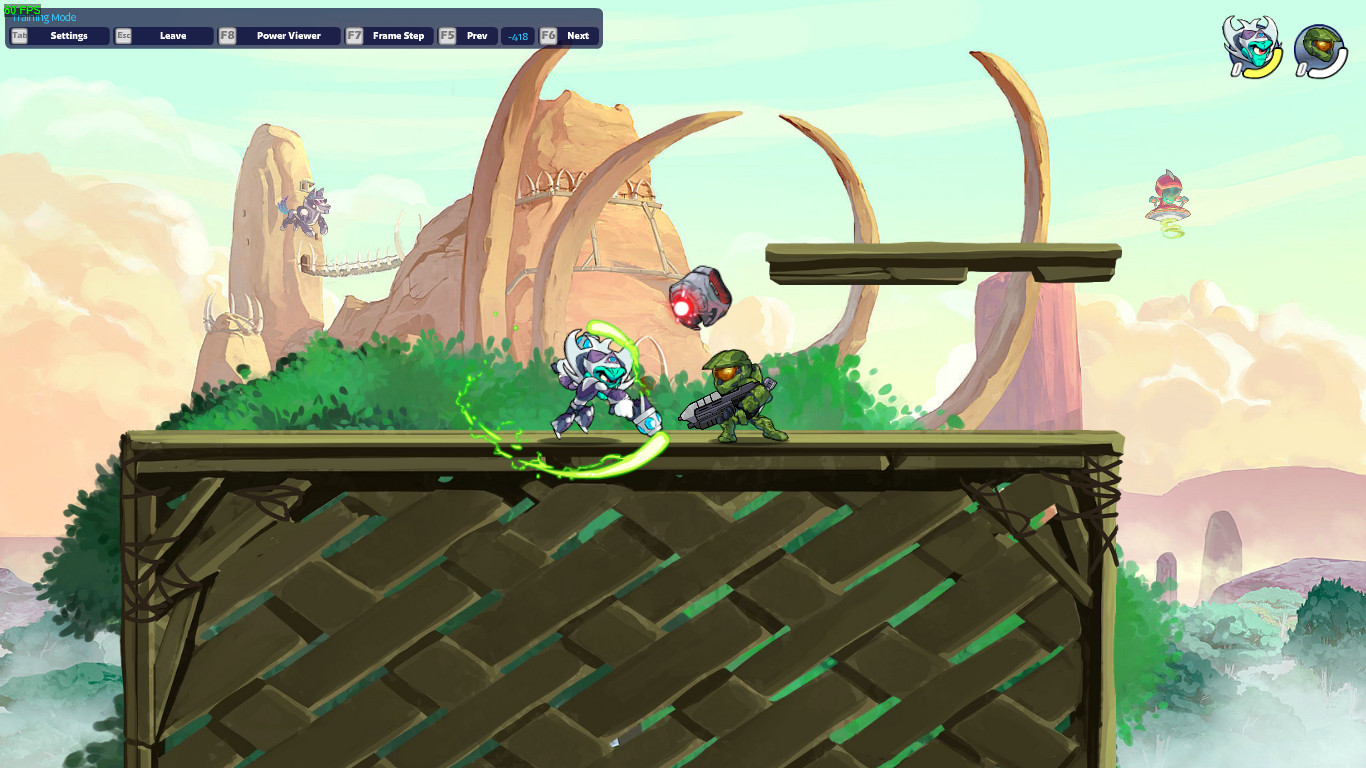This screenshot has width=1366, height=768.
Task: Click the F7 key icon beside Frame Step
Action: pyautogui.click(x=355, y=35)
